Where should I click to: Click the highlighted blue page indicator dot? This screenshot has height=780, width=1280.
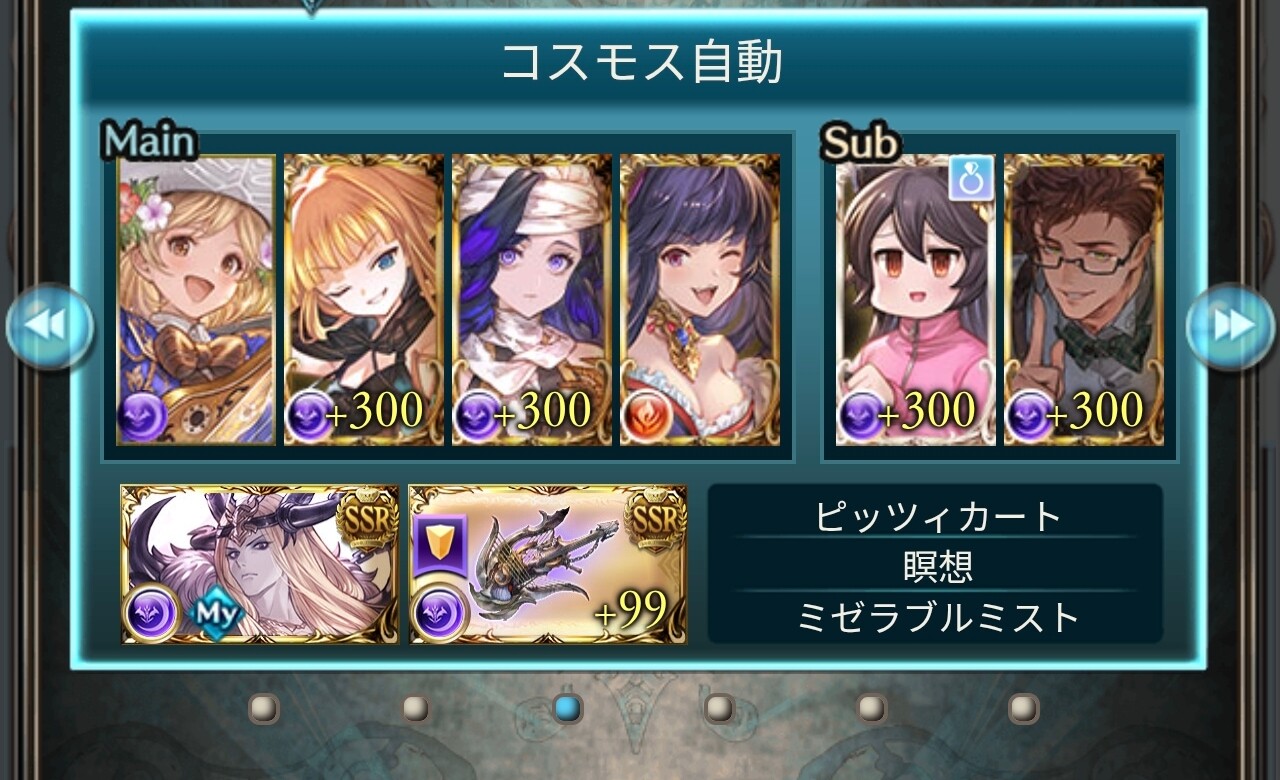point(567,709)
